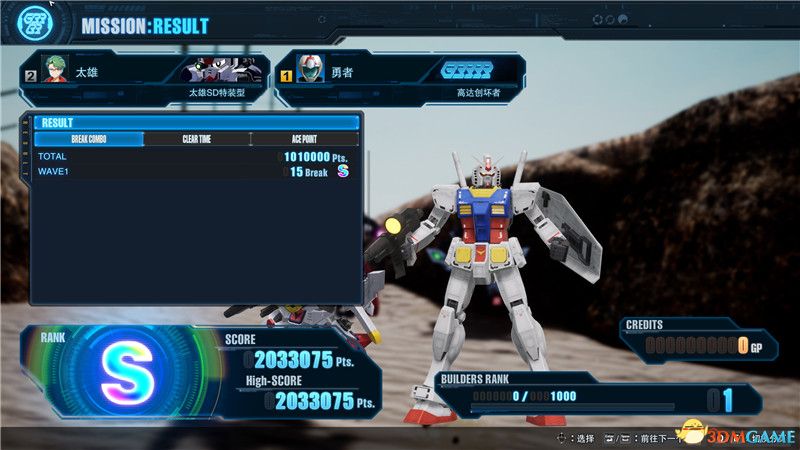Select player 太雄's card
This screenshot has height=450, width=800.
(x=145, y=79)
